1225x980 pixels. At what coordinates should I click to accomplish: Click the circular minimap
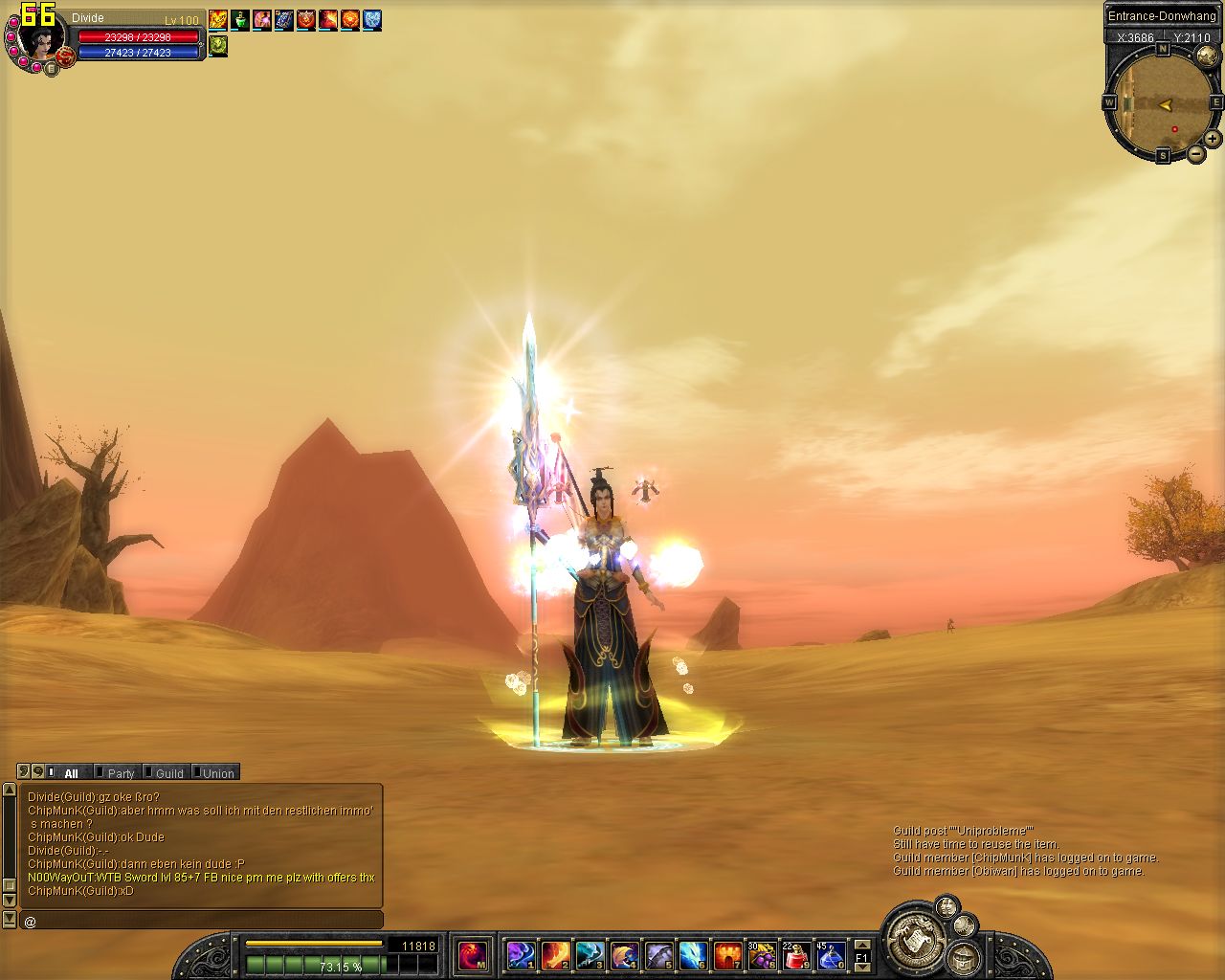(x=1163, y=103)
